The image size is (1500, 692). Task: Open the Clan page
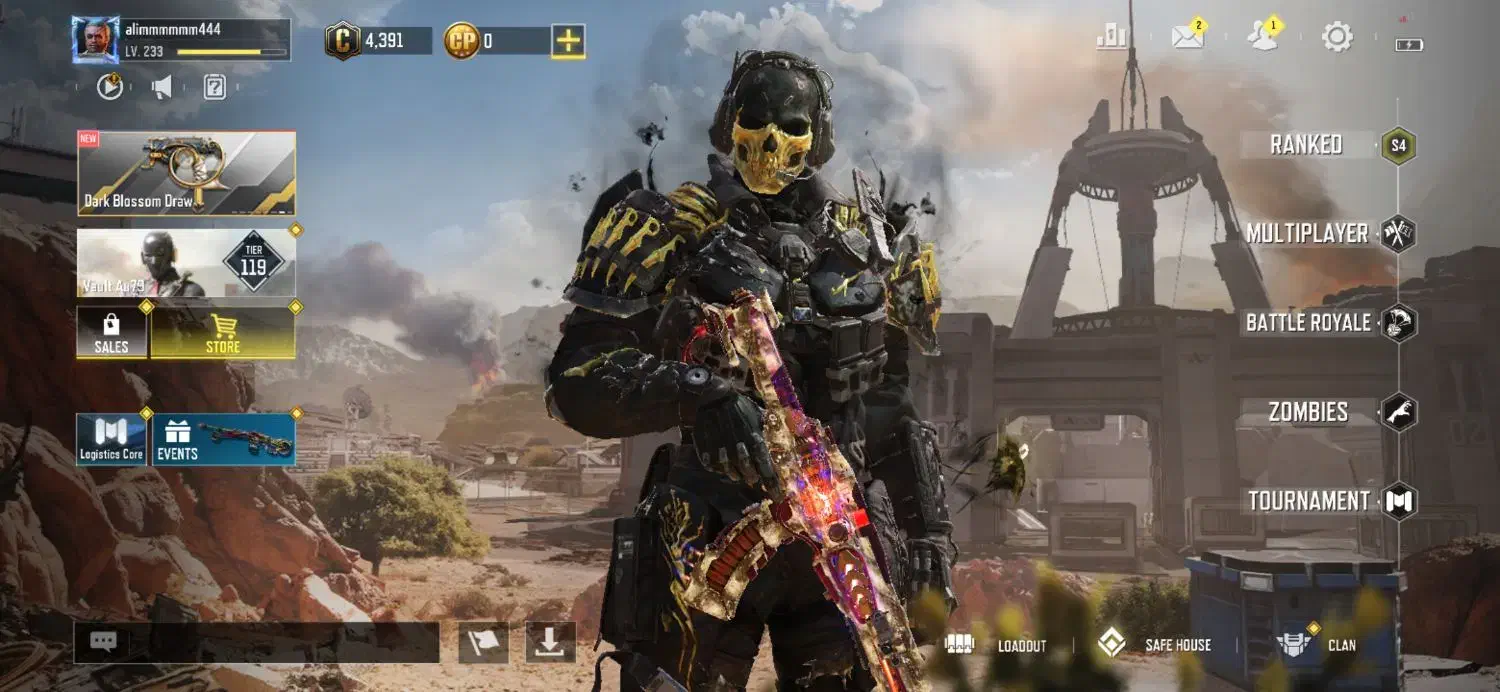[x=1320, y=645]
